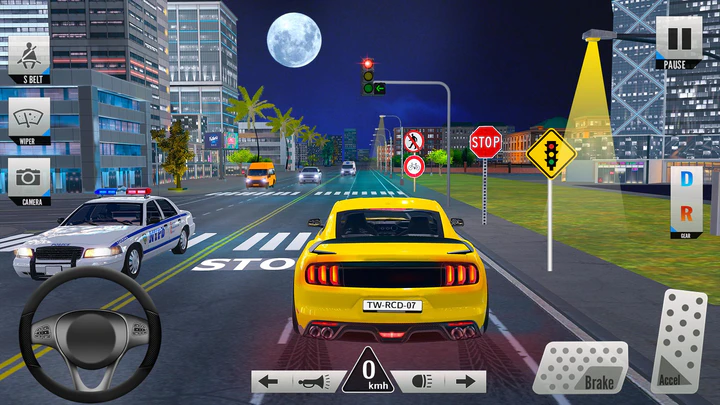720x405 pixels.
Task: Turn on the windshield wipers
Action: 28,120
